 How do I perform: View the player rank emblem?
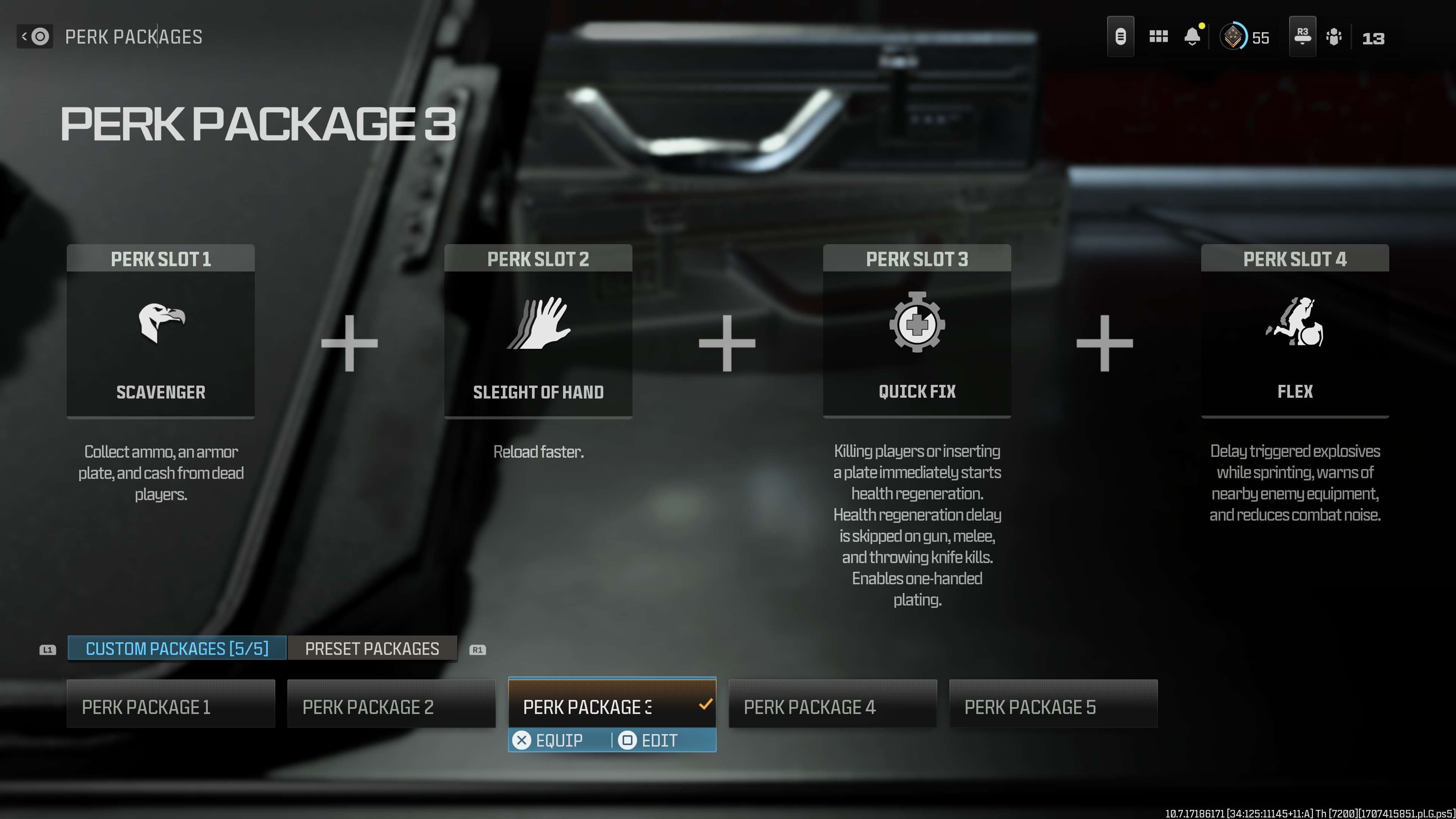1233,37
